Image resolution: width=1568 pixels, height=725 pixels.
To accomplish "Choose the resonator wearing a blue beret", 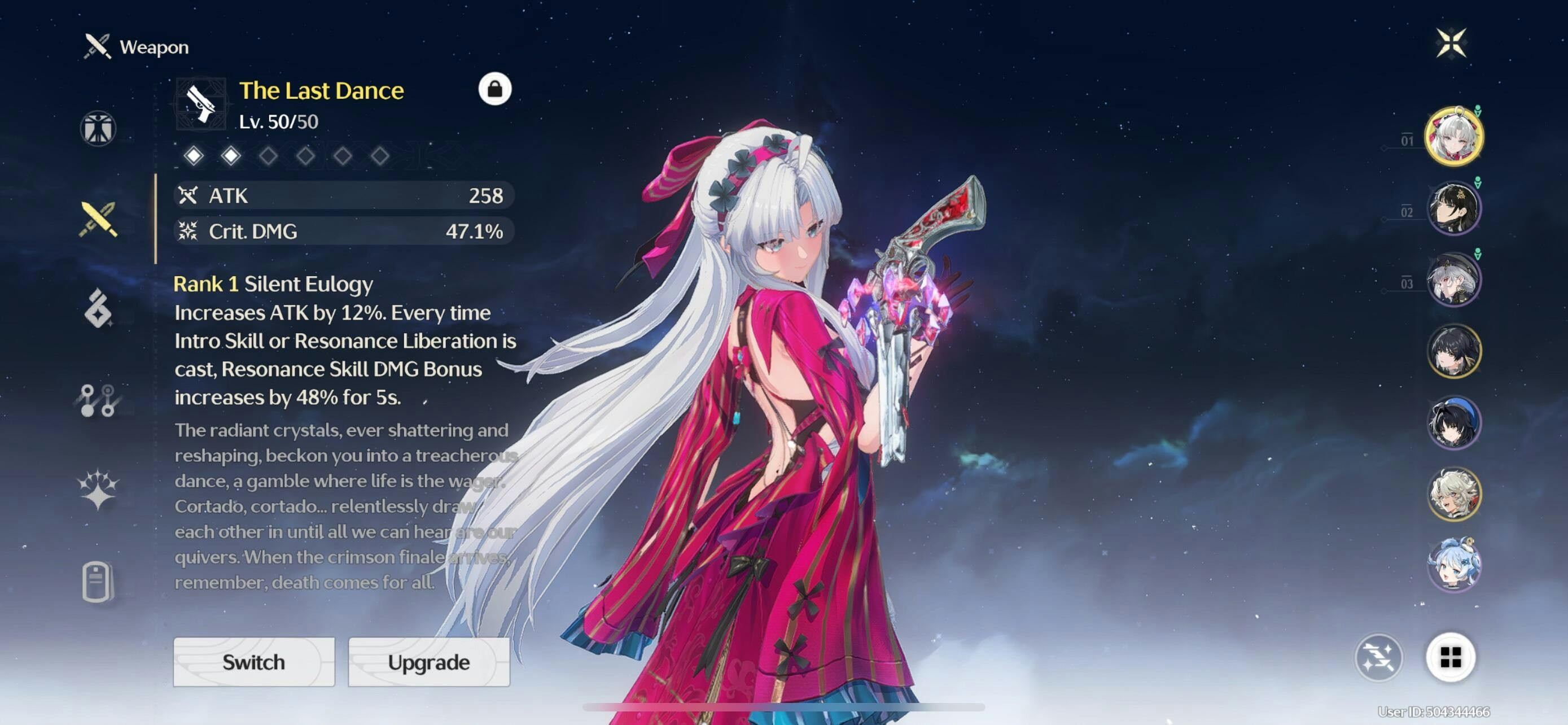I will point(1453,422).
